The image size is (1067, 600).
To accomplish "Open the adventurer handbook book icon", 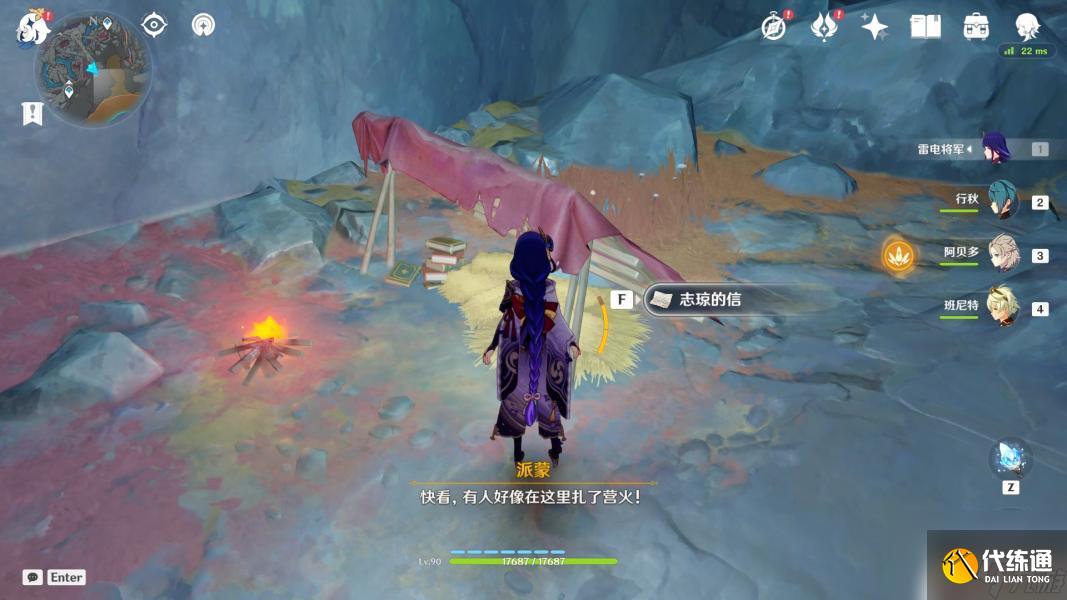I will (x=925, y=27).
